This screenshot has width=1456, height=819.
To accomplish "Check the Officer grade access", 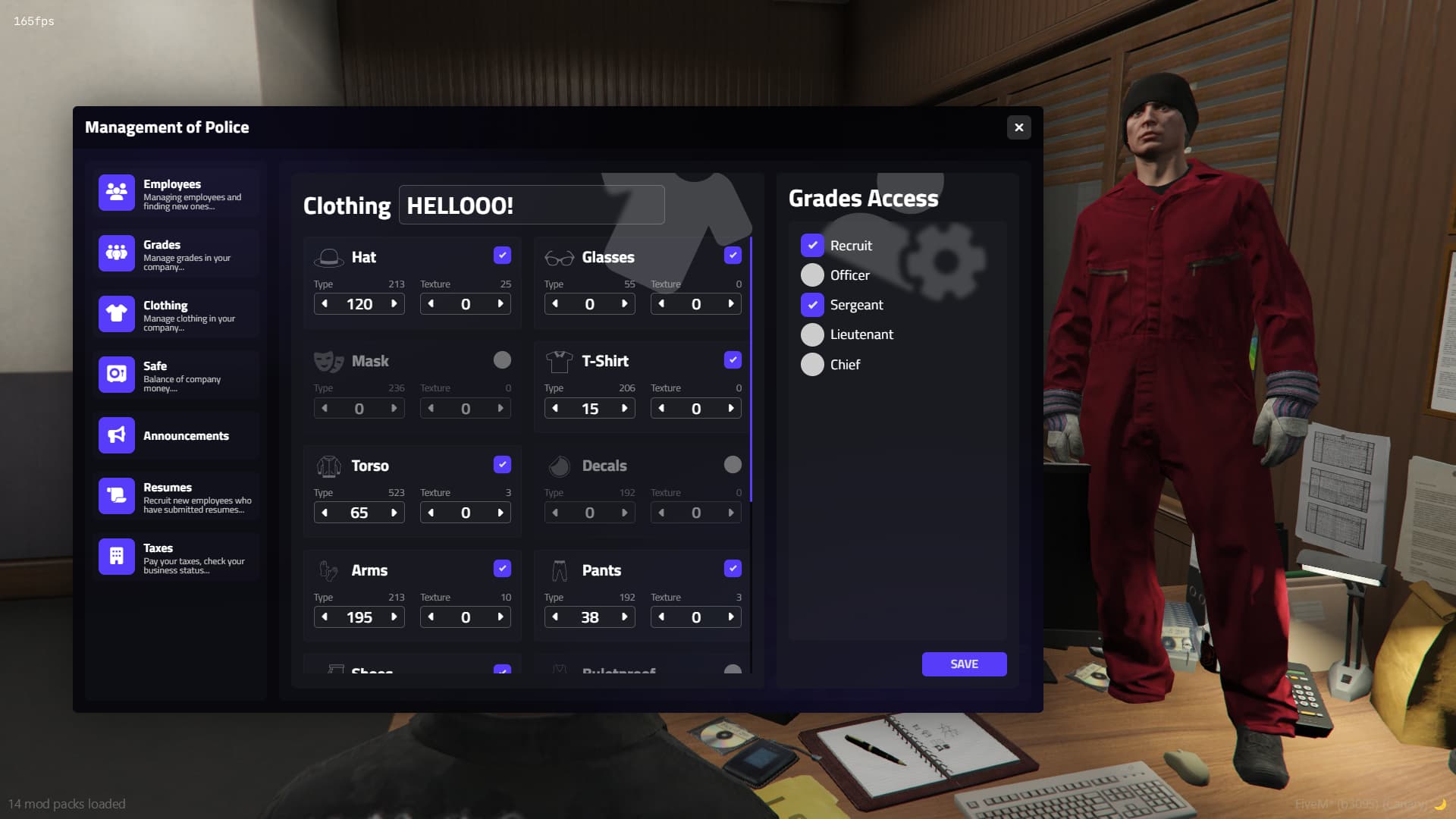I will coord(812,275).
